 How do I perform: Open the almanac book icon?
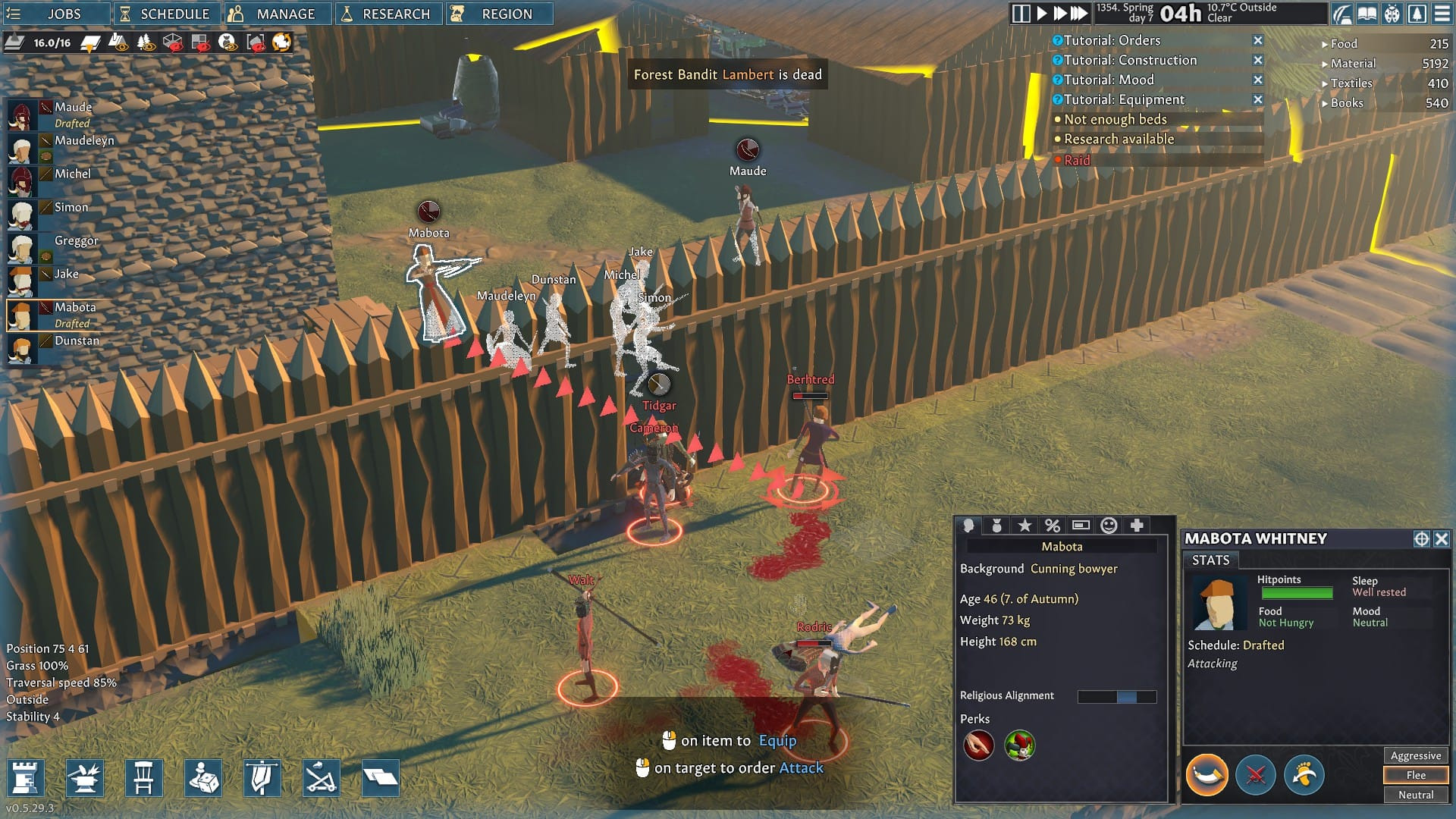point(1367,14)
